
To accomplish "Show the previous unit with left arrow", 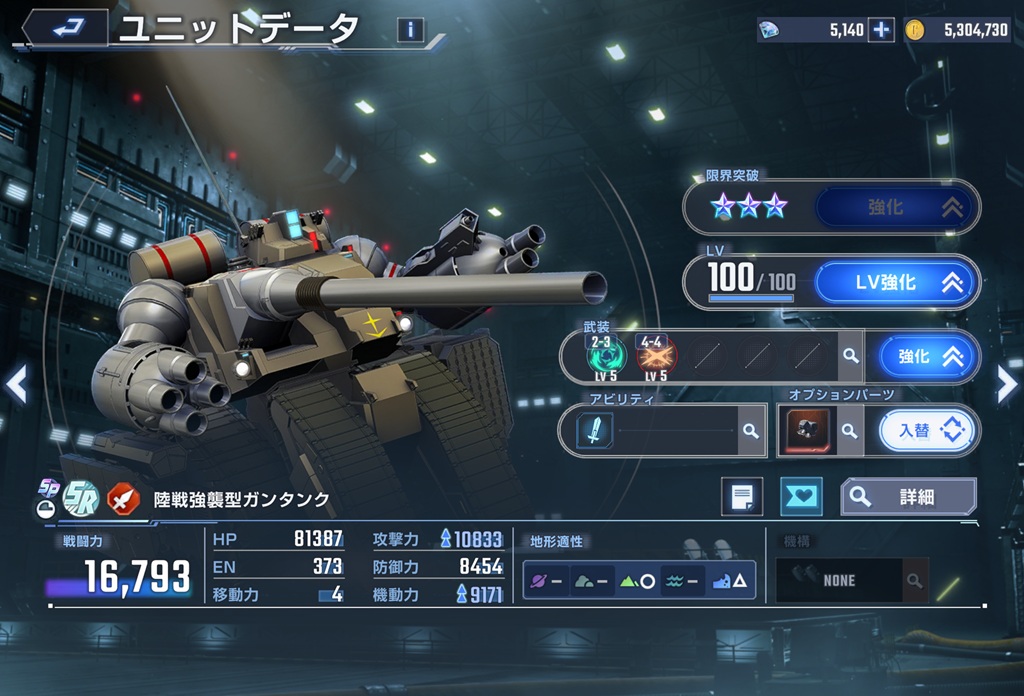I will click(16, 383).
